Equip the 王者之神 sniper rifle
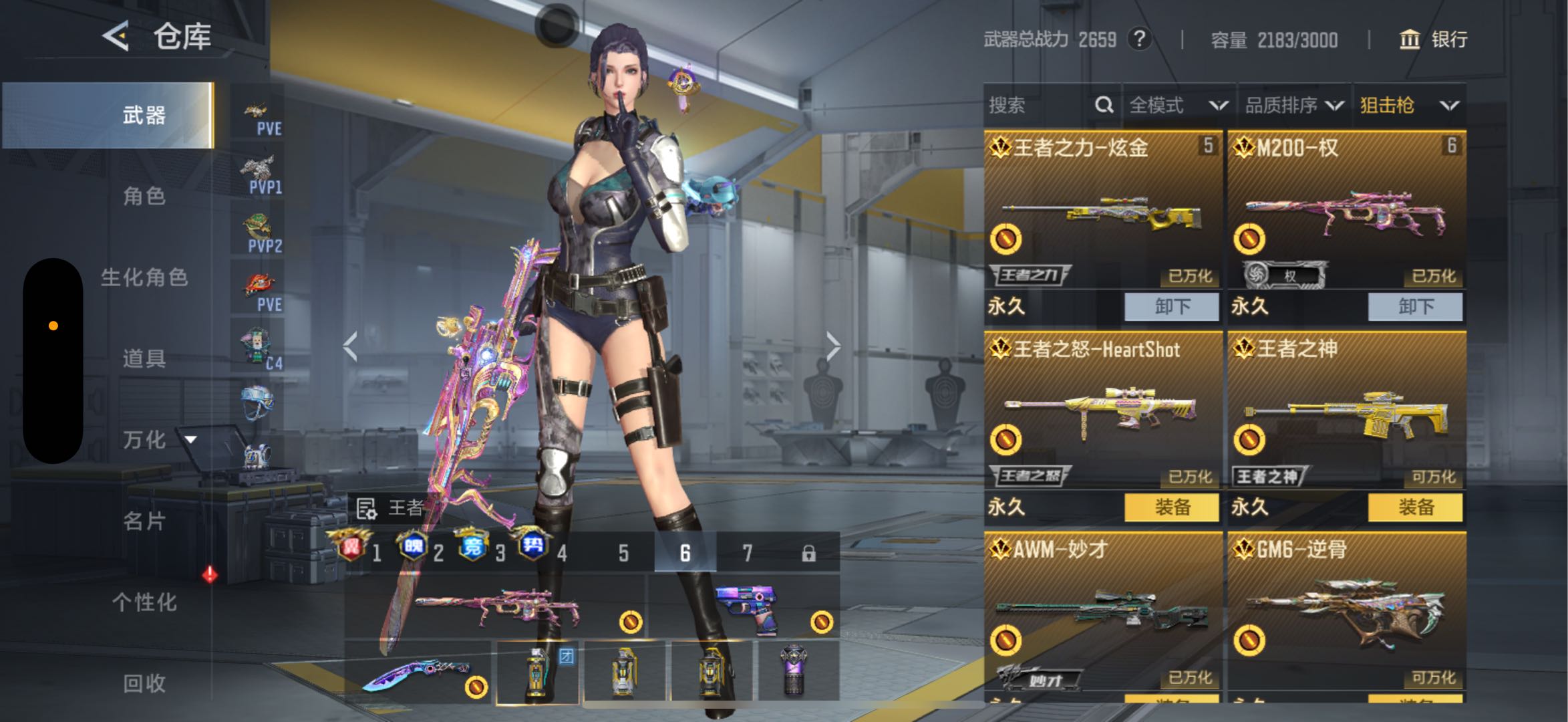Screen dimensions: 1568x722 (x=1415, y=507)
